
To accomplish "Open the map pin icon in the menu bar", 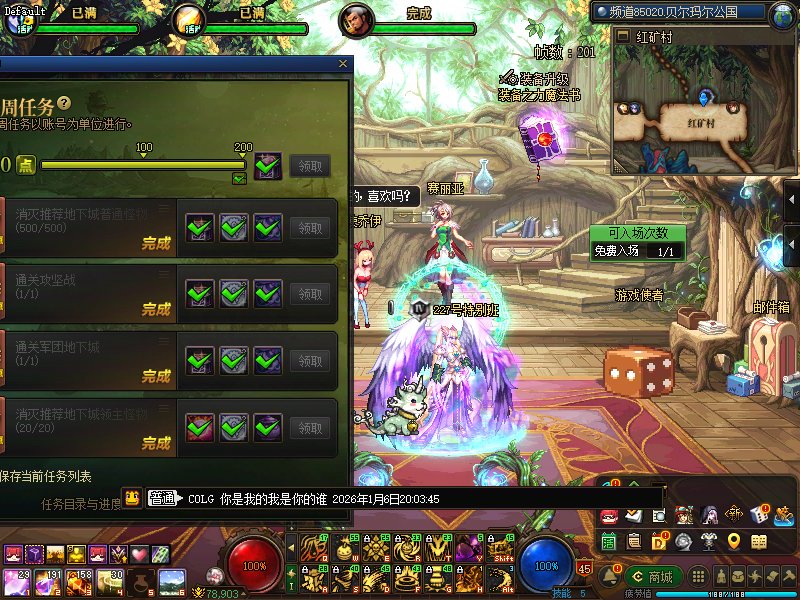I will [x=734, y=541].
